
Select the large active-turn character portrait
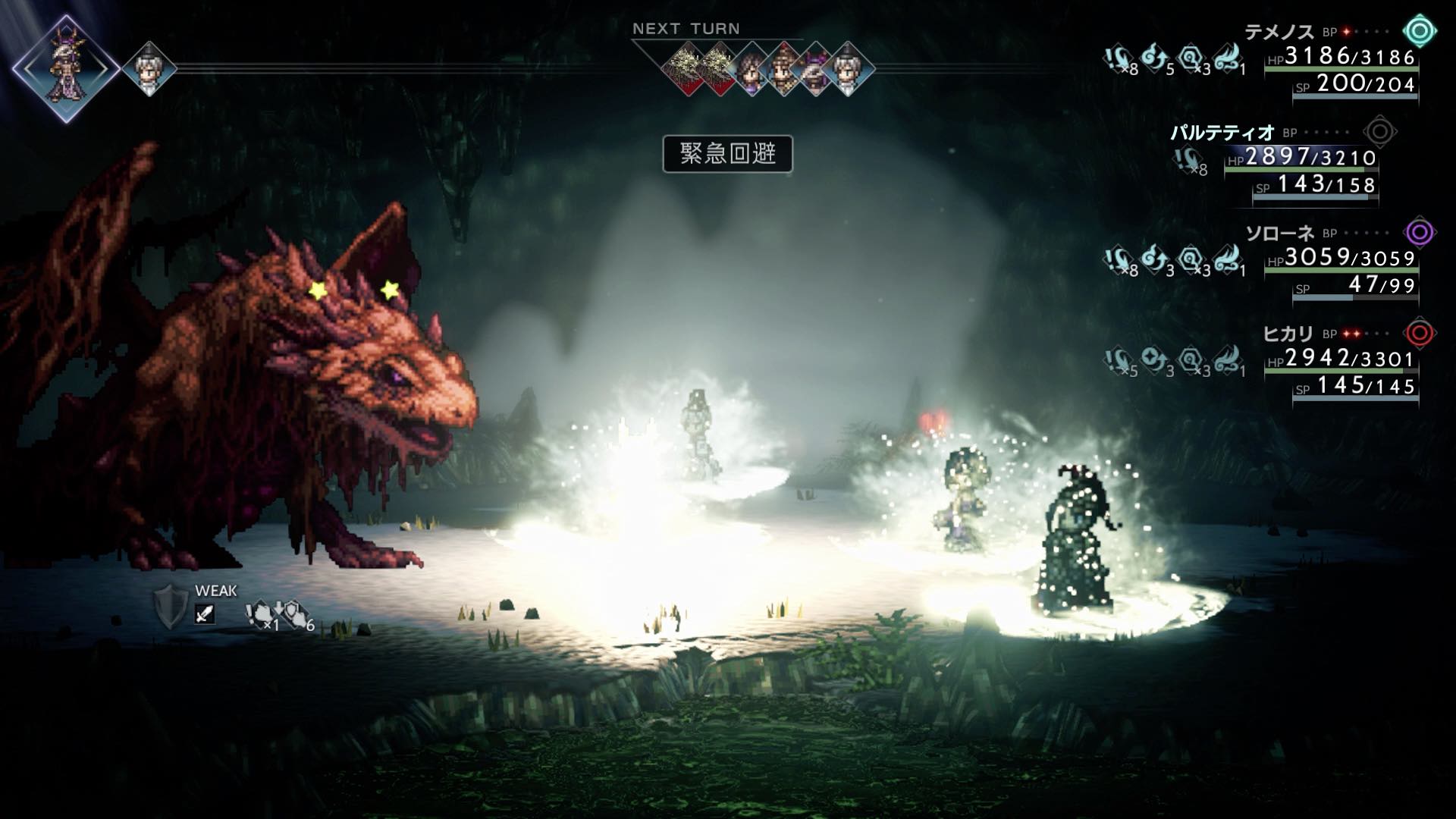(x=66, y=67)
